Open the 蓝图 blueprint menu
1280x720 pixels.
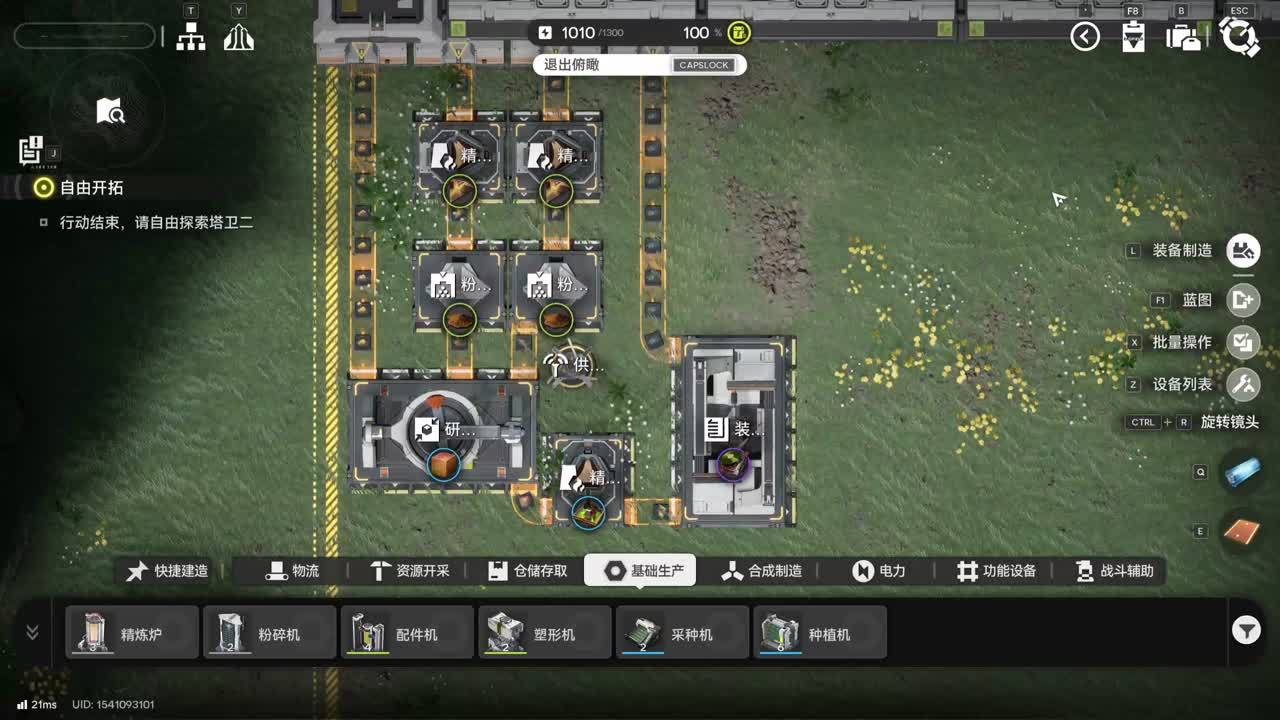(x=1244, y=299)
